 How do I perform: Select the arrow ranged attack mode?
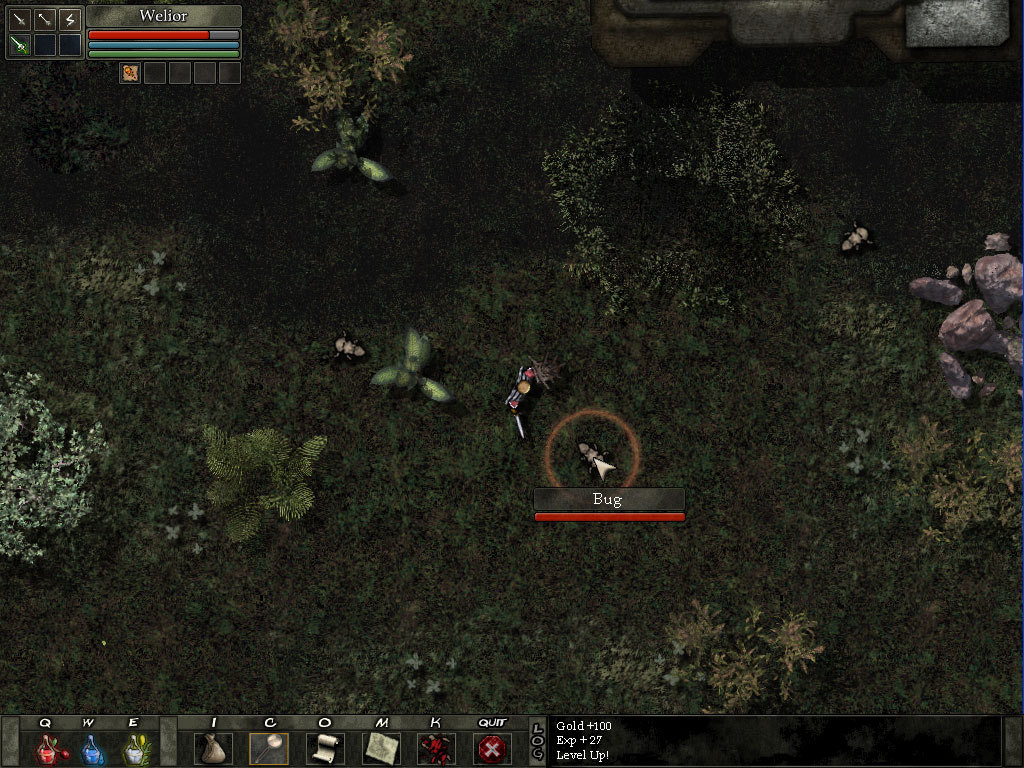coord(44,19)
